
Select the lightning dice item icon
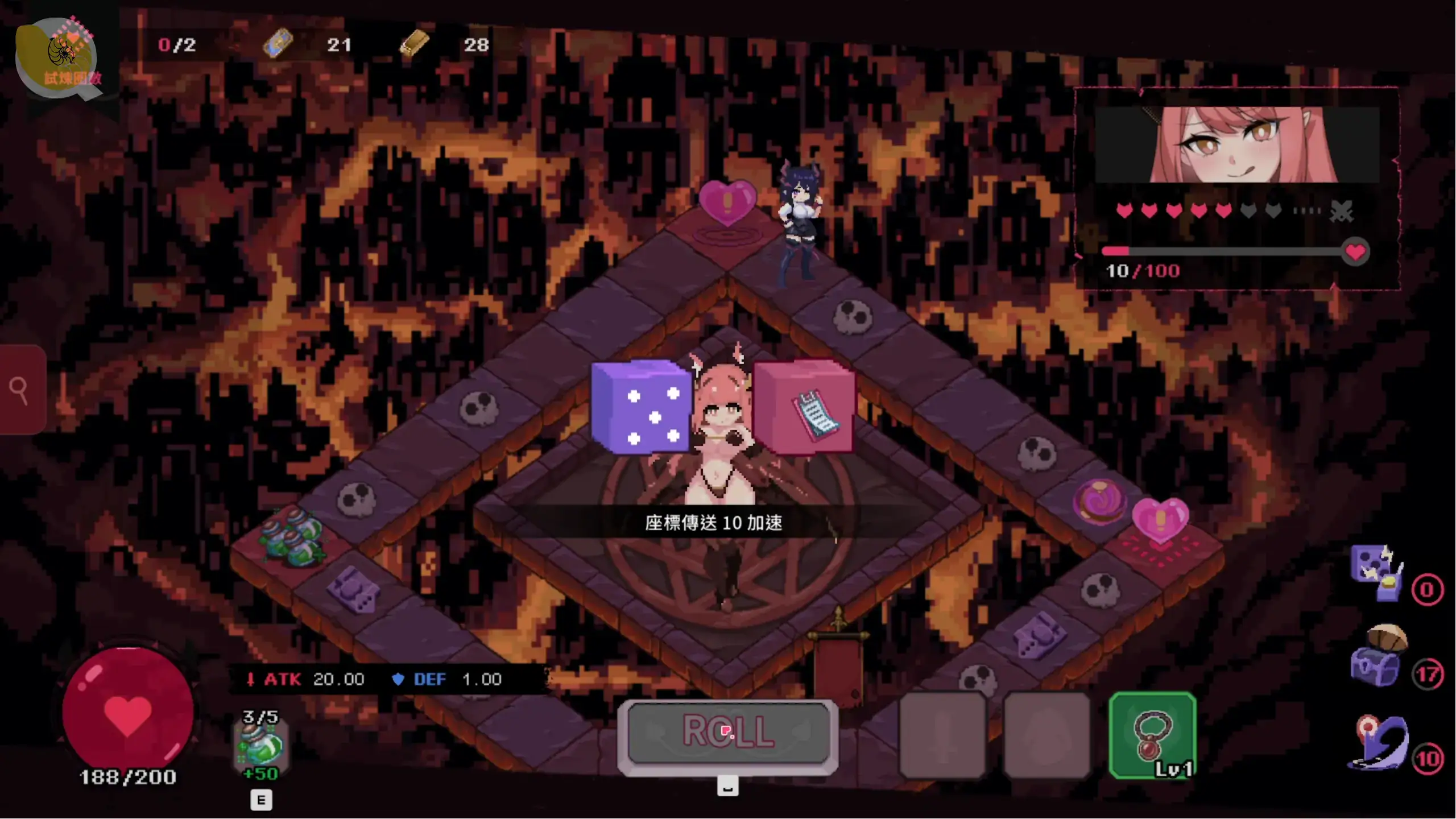pyautogui.click(x=1376, y=571)
